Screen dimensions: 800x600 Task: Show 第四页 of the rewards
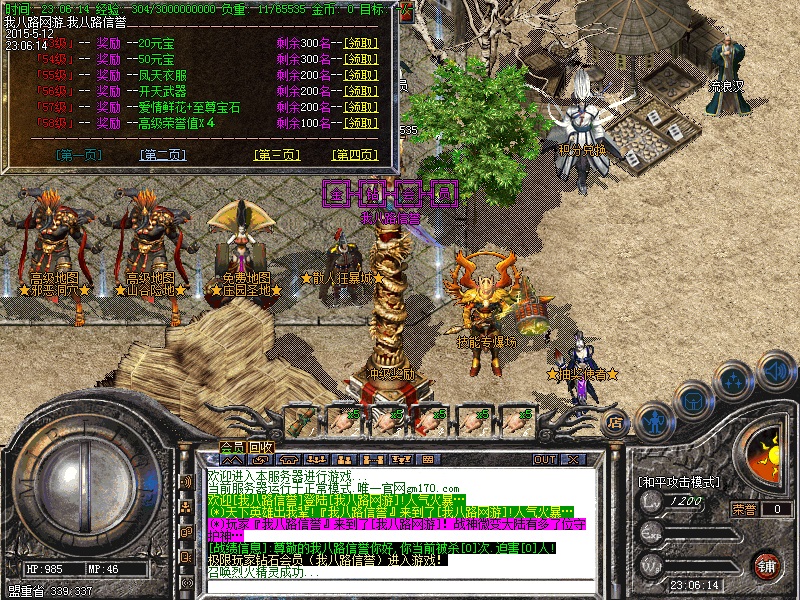[x=354, y=155]
